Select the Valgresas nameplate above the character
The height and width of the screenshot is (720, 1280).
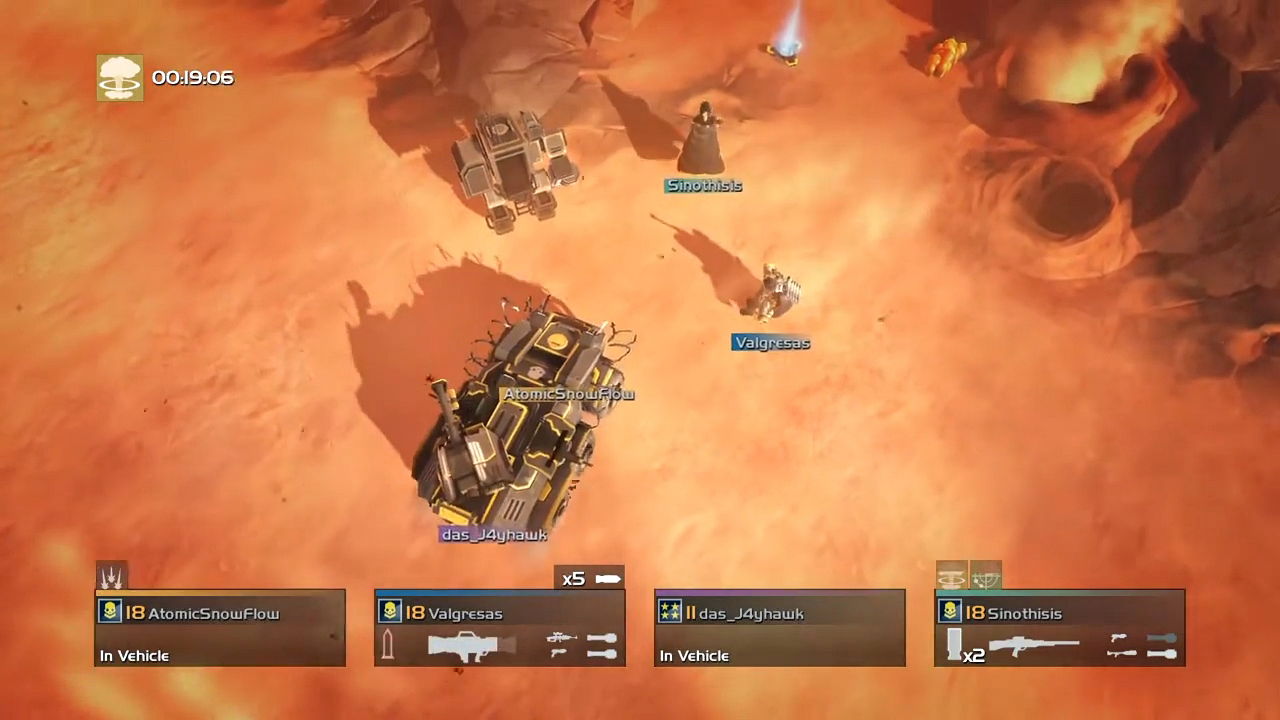tap(771, 342)
